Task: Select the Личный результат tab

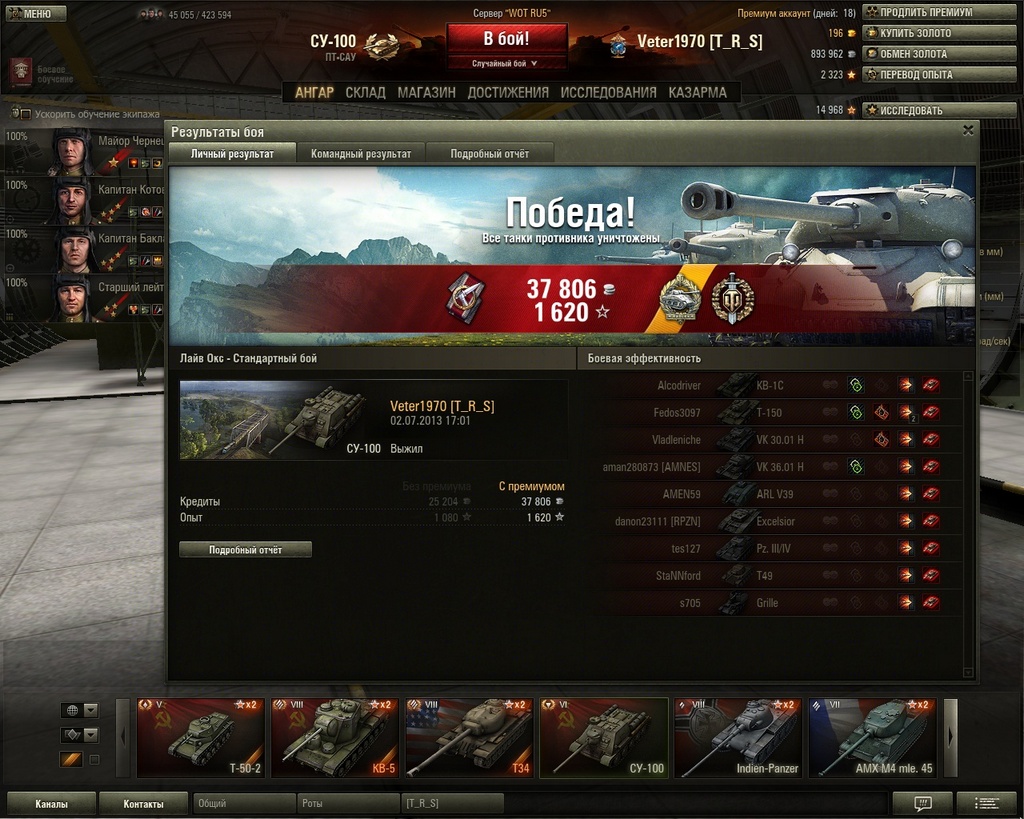Action: pyautogui.click(x=232, y=154)
